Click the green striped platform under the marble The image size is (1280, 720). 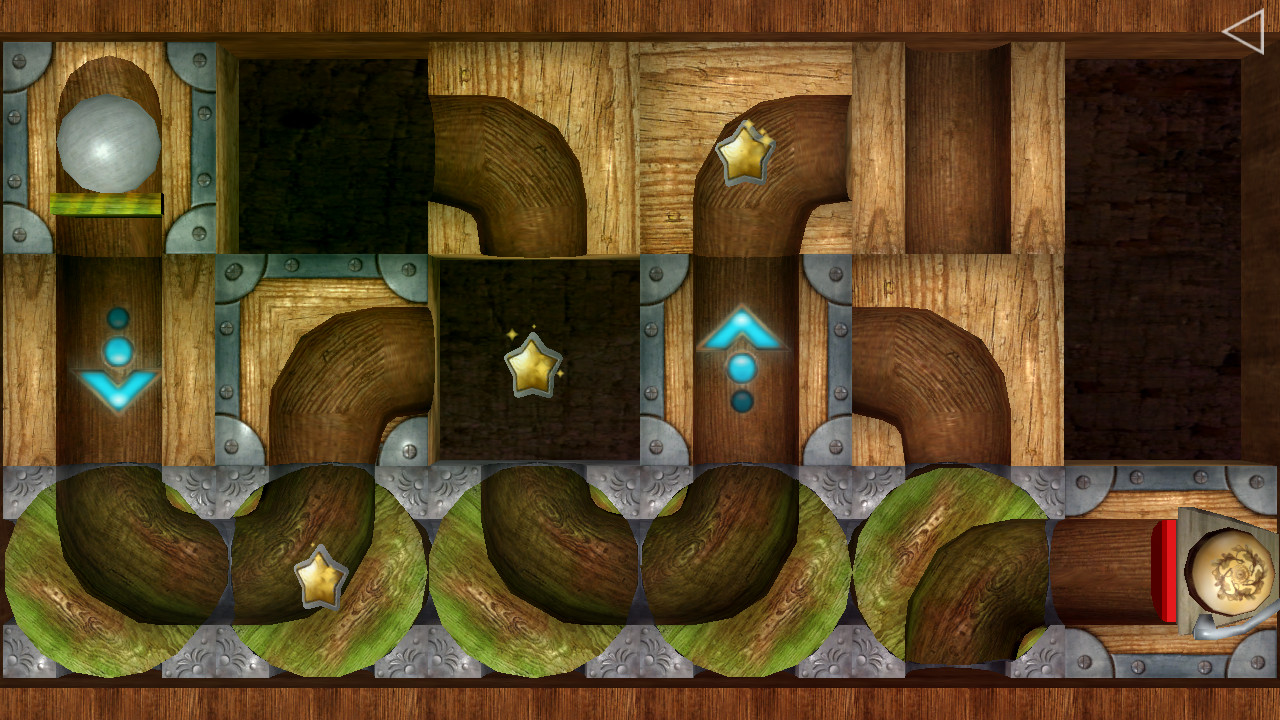[x=103, y=205]
